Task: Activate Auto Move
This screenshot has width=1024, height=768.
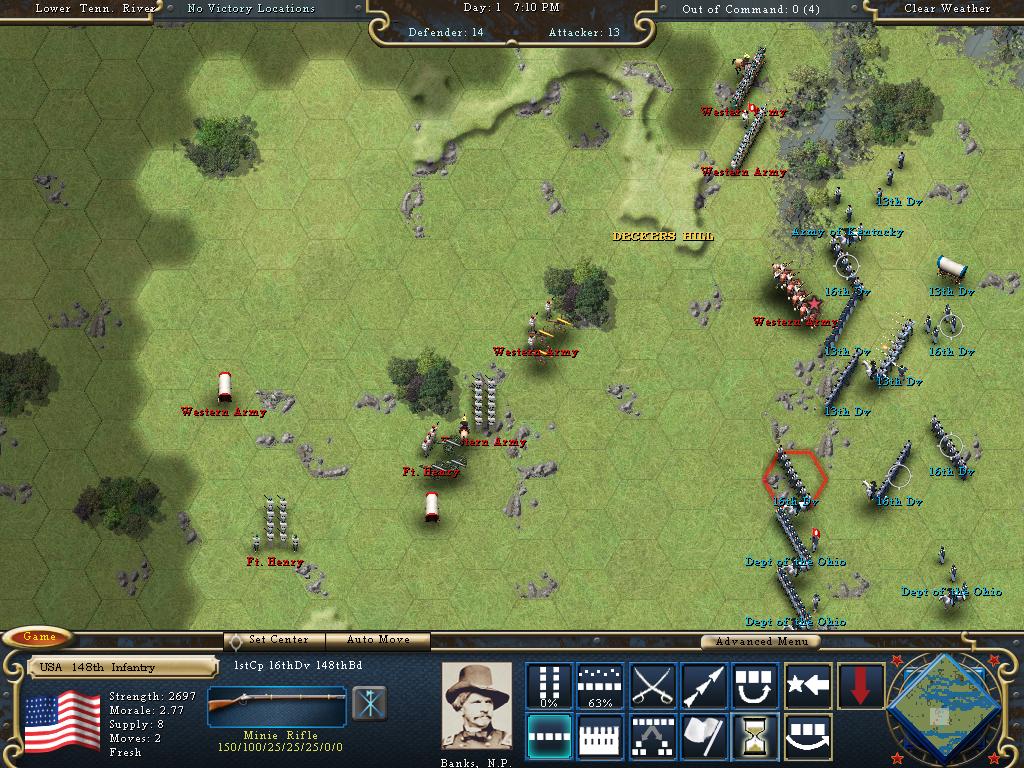Action: (379, 640)
